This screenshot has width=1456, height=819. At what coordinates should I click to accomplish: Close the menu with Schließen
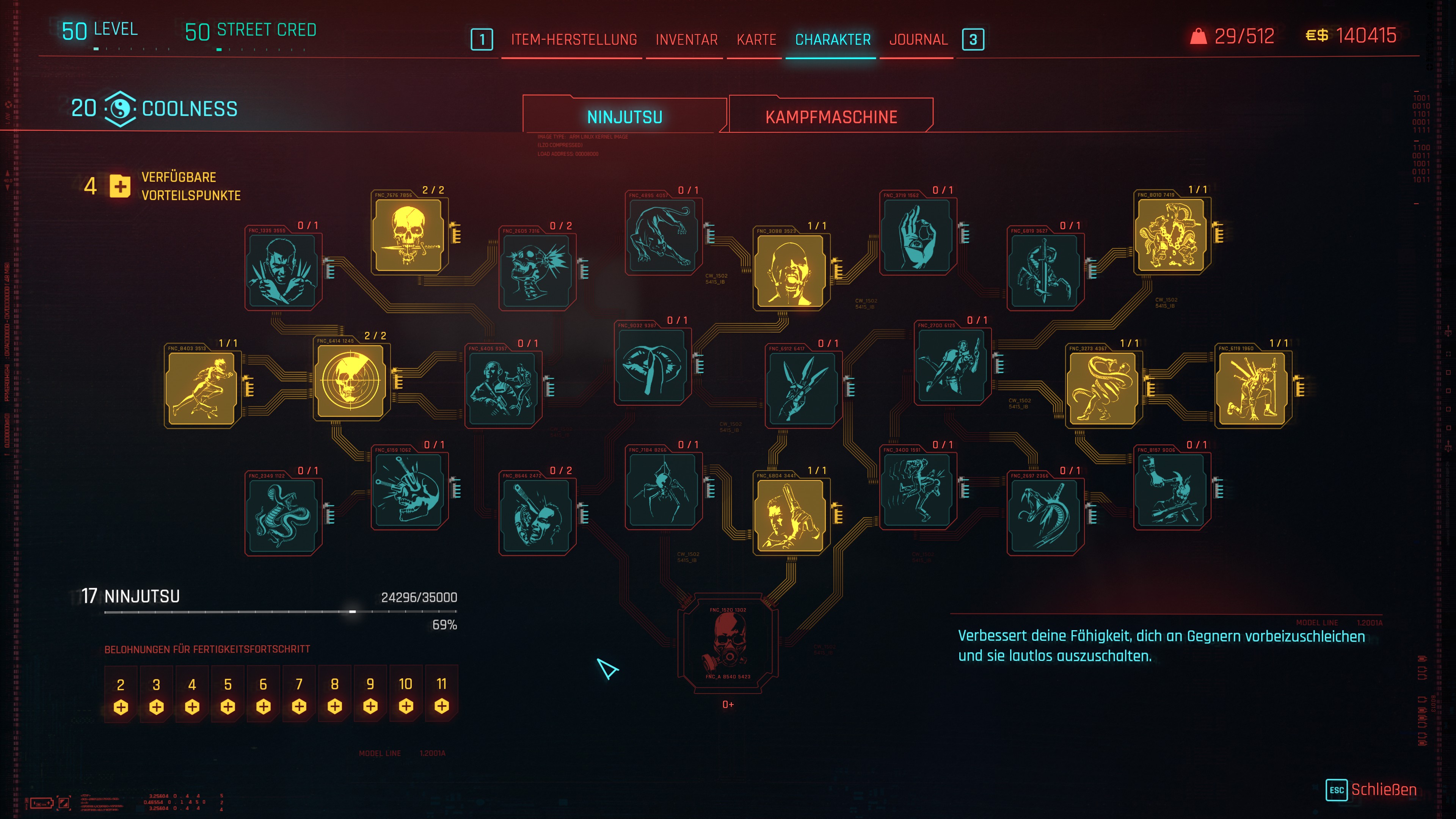1382,789
